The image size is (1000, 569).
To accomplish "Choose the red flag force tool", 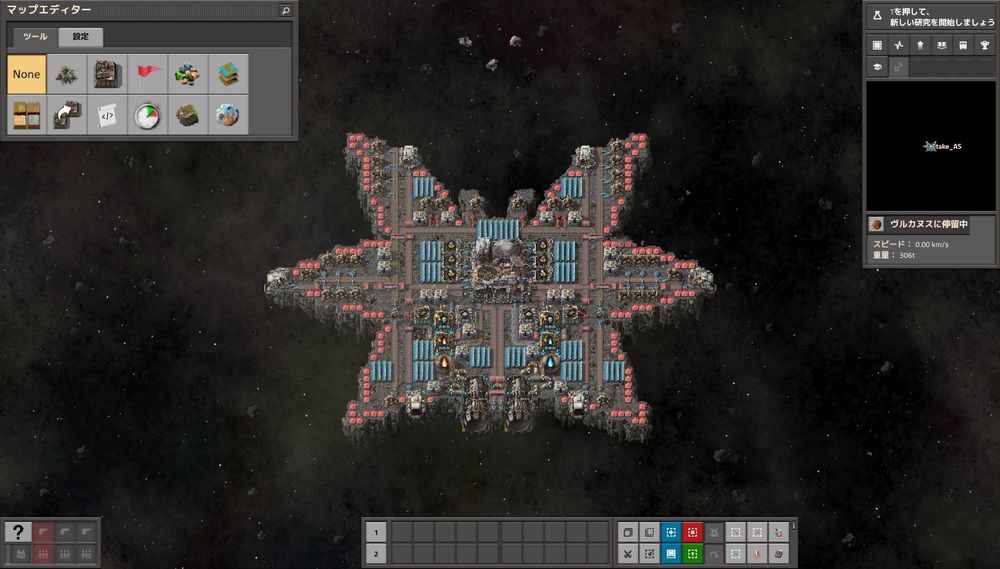I will pos(148,74).
